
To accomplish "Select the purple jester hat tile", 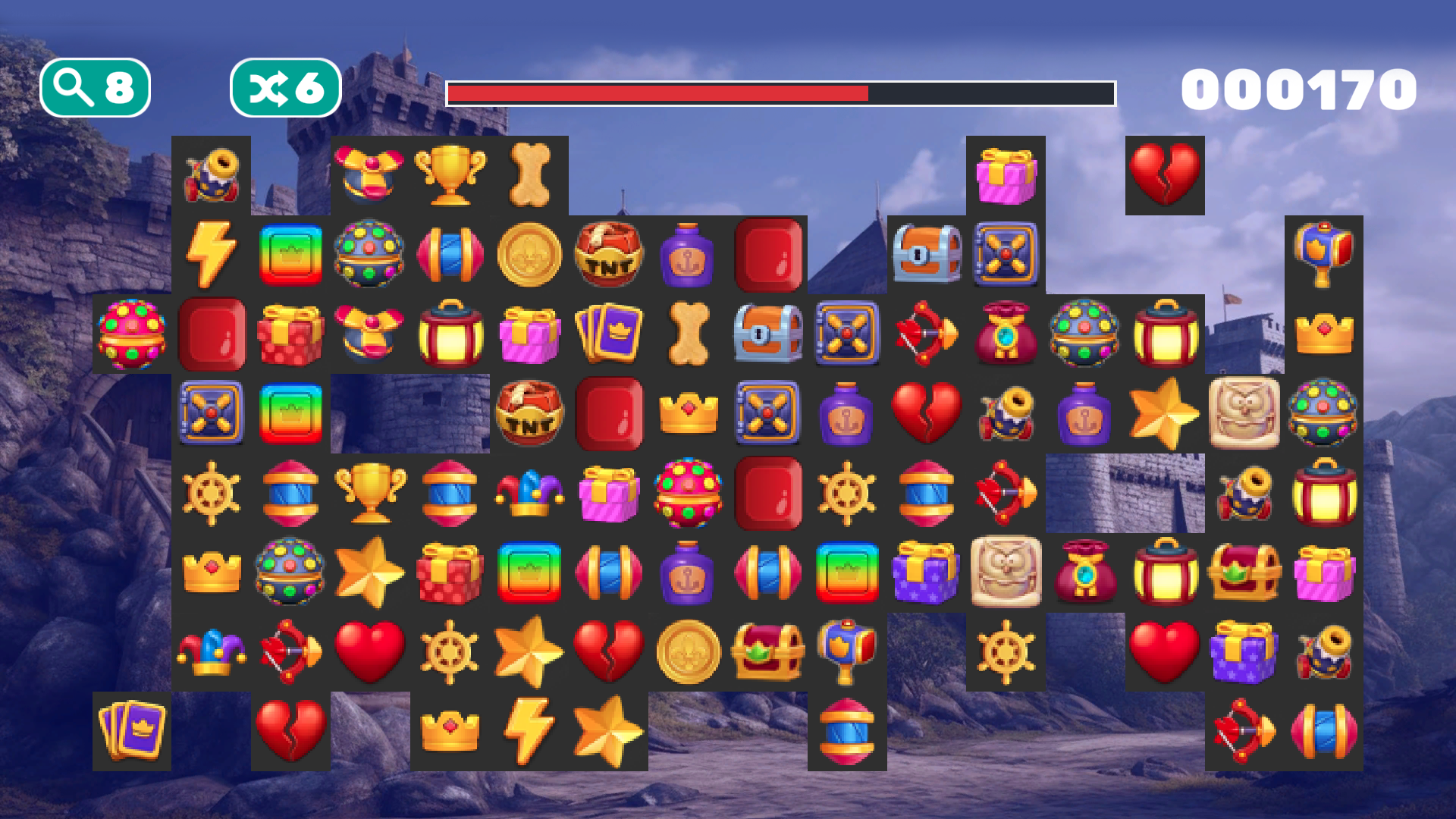I will tap(530, 493).
